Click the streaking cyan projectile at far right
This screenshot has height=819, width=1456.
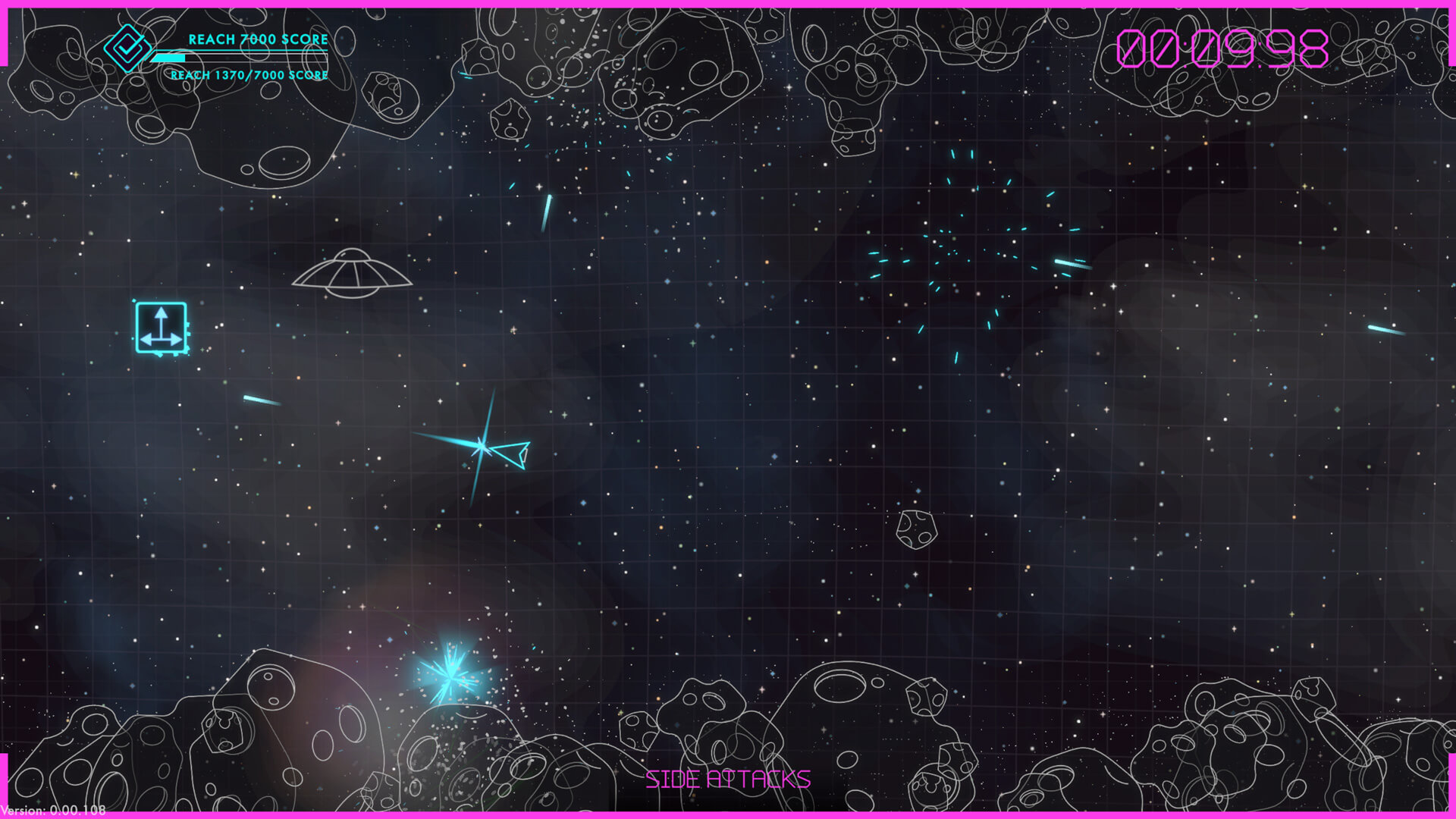tap(1388, 329)
